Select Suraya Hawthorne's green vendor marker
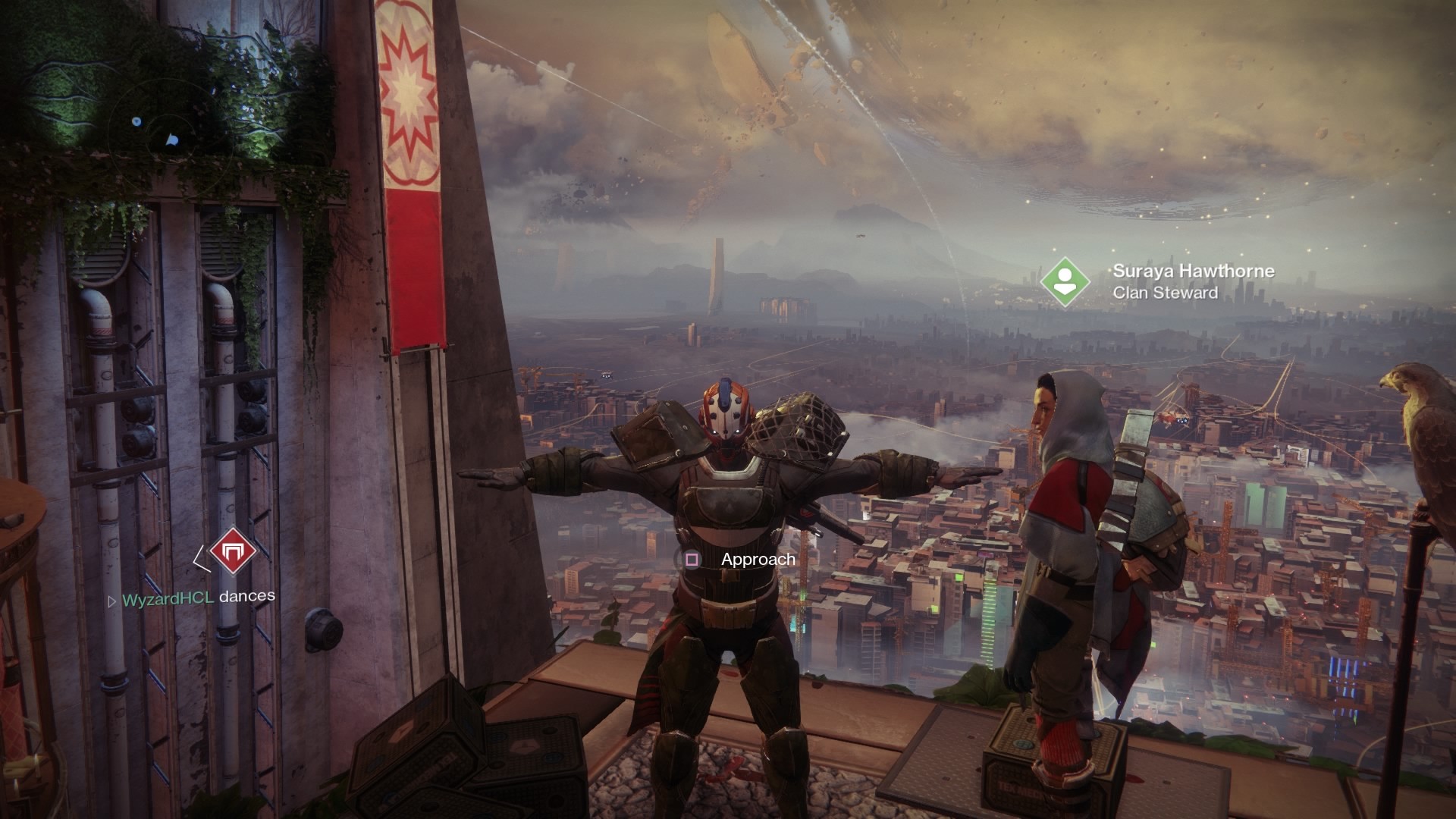 (x=1065, y=281)
